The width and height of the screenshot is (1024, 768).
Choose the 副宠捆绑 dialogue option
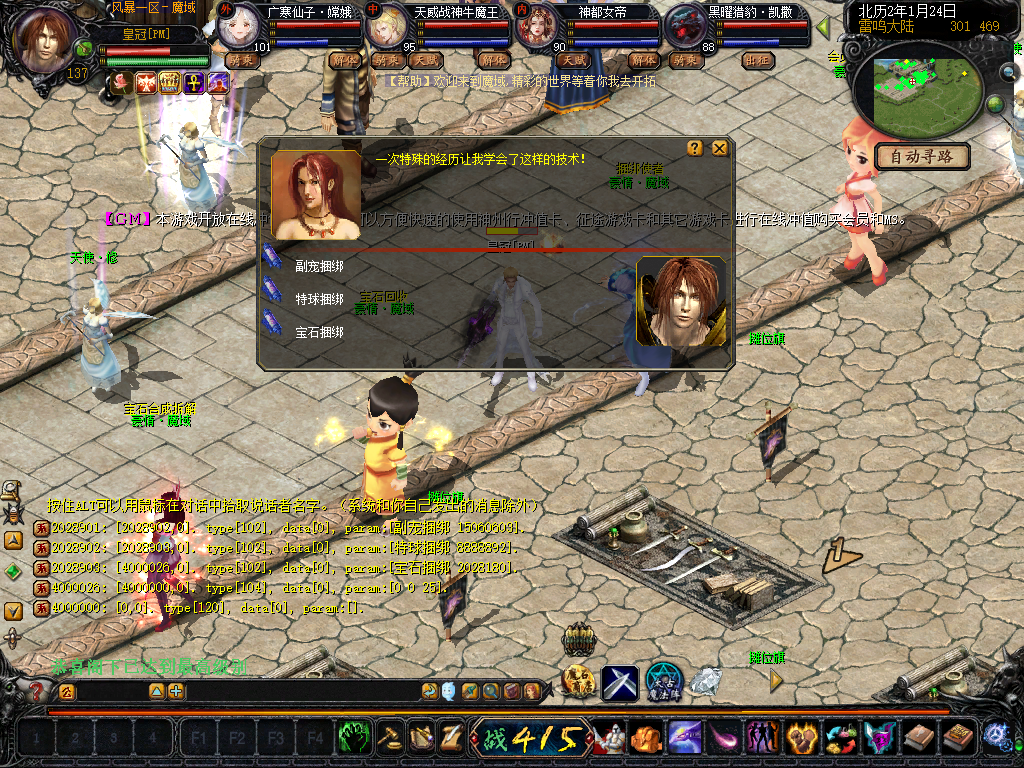point(319,266)
